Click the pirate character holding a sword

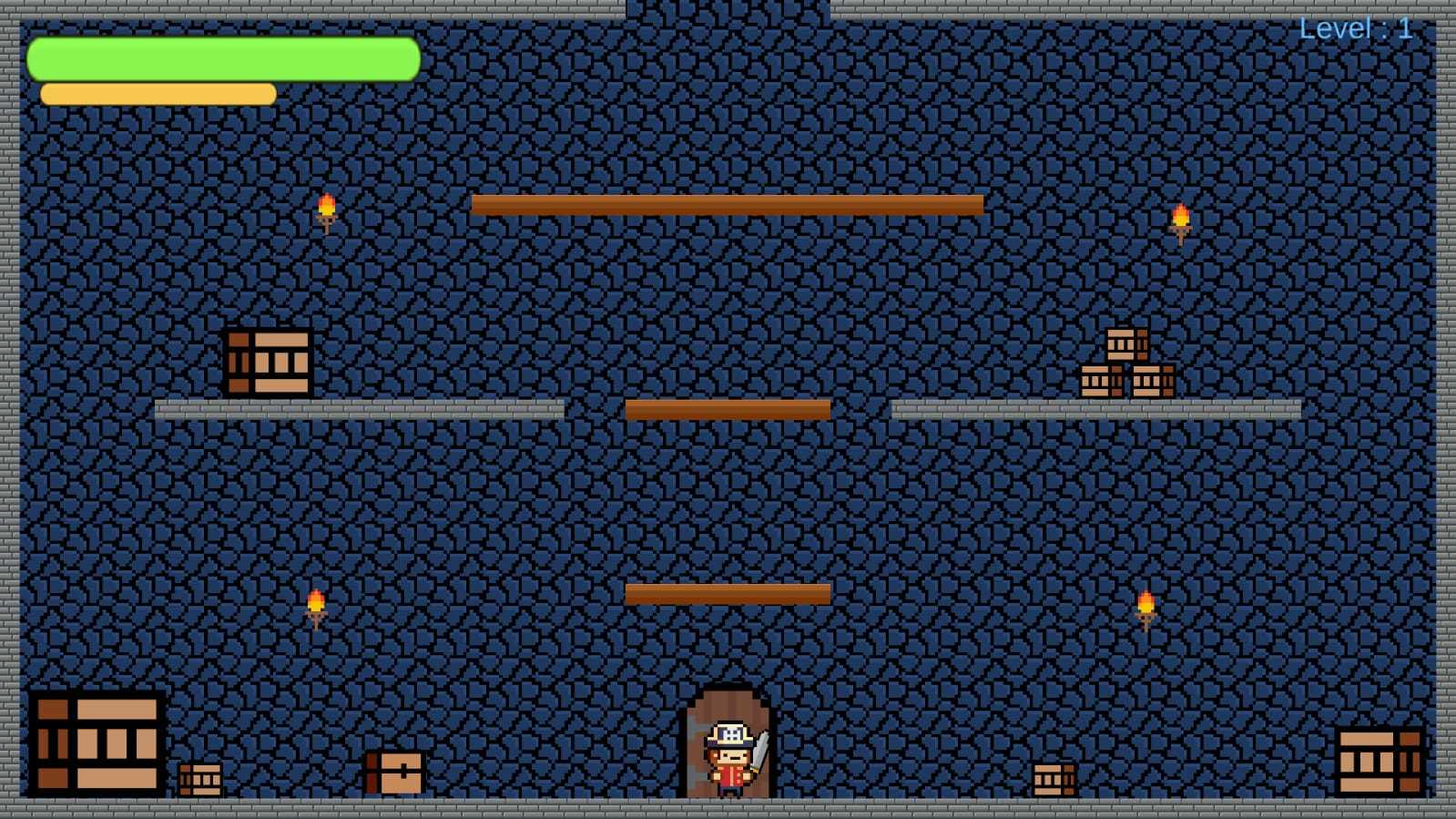coord(728,756)
